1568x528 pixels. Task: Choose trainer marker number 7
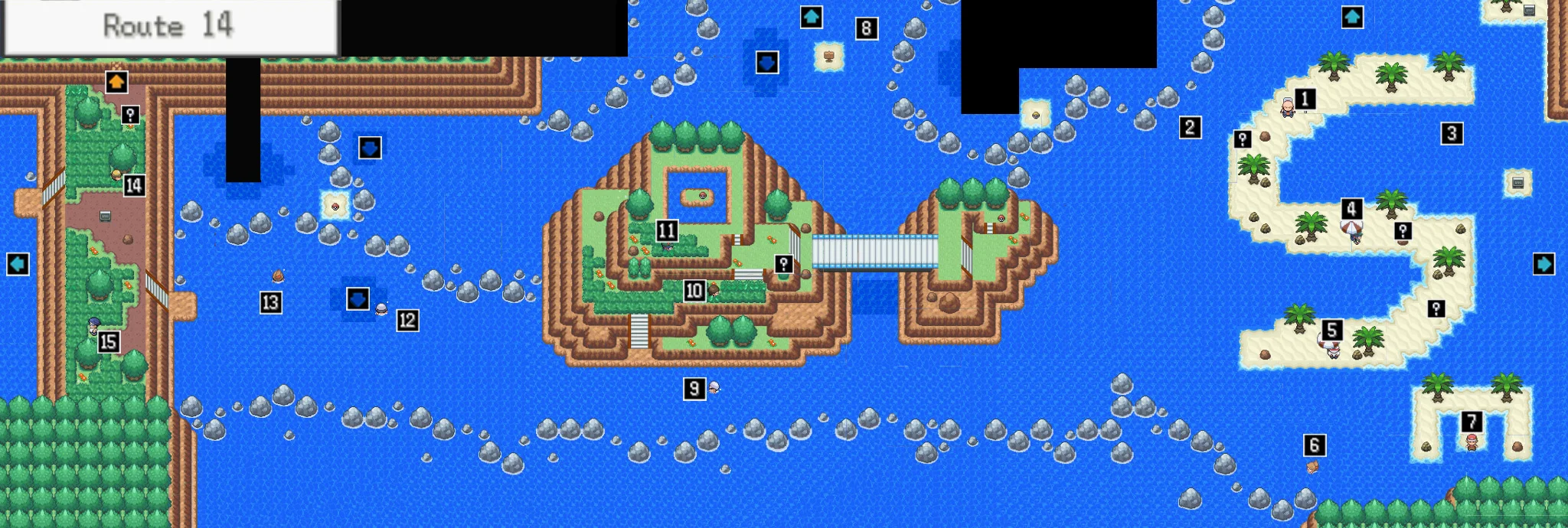pos(1472,422)
